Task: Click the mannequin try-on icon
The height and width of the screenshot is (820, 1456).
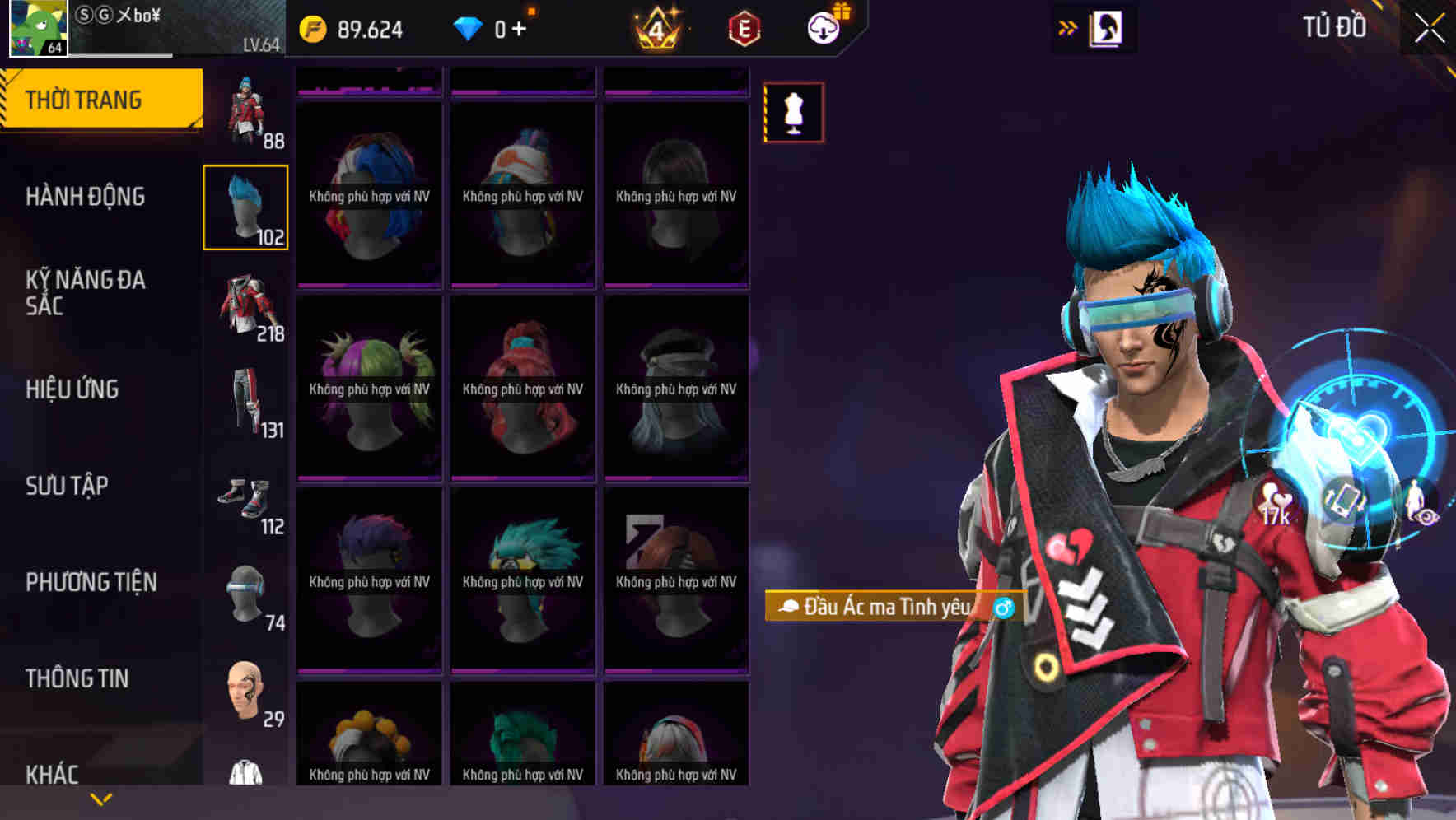Action: 793,113
